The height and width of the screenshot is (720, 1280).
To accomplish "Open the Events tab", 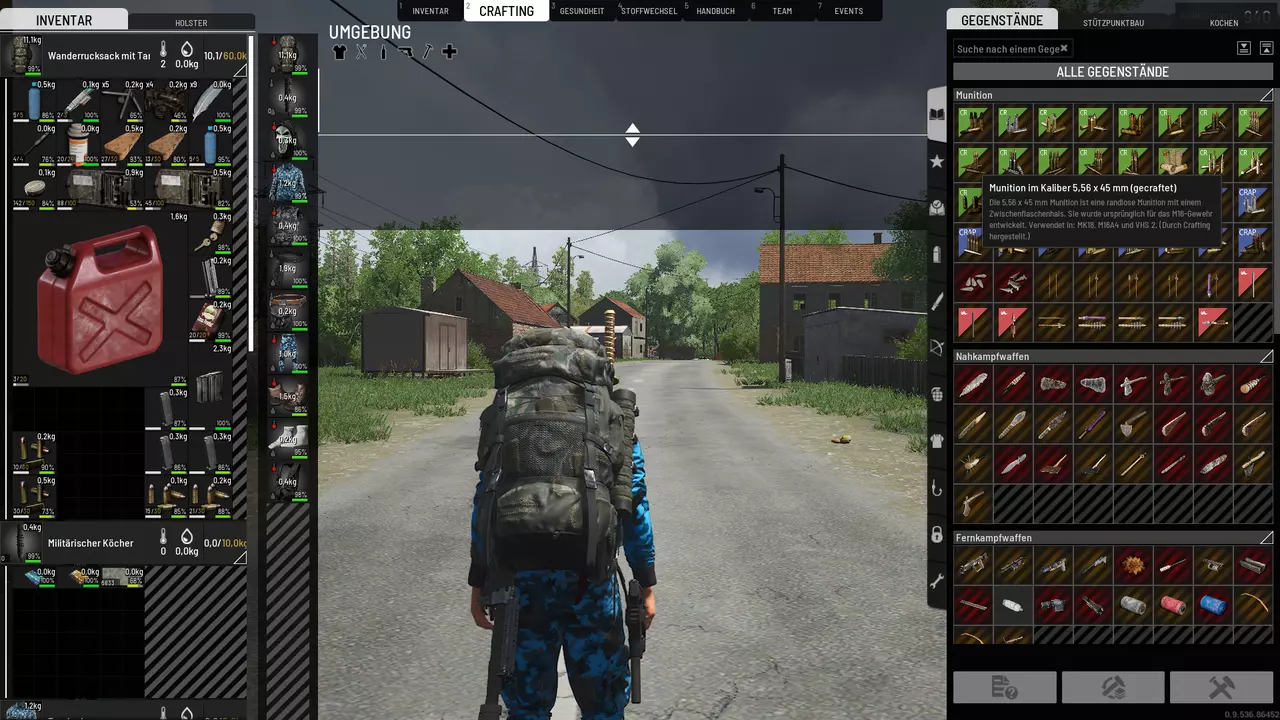I will pyautogui.click(x=848, y=11).
